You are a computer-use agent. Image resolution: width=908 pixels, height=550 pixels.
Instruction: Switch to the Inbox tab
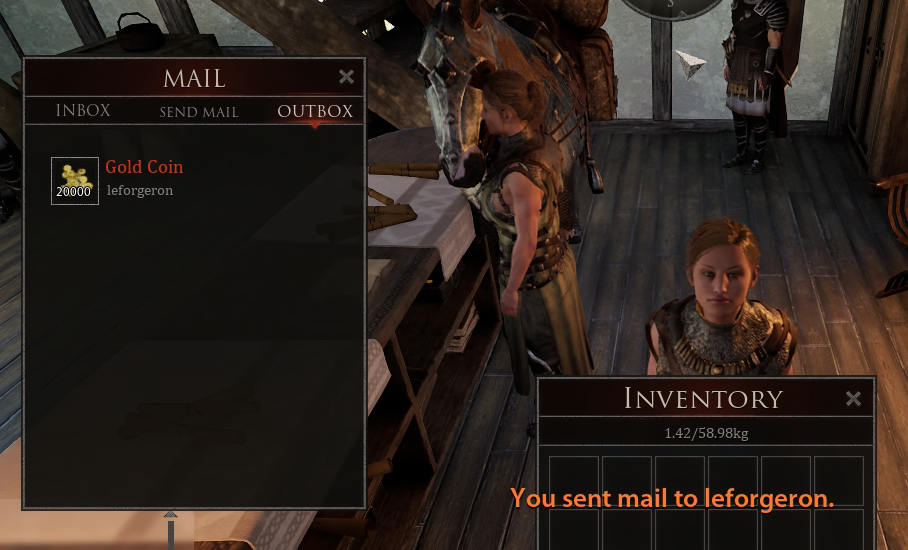(83, 111)
